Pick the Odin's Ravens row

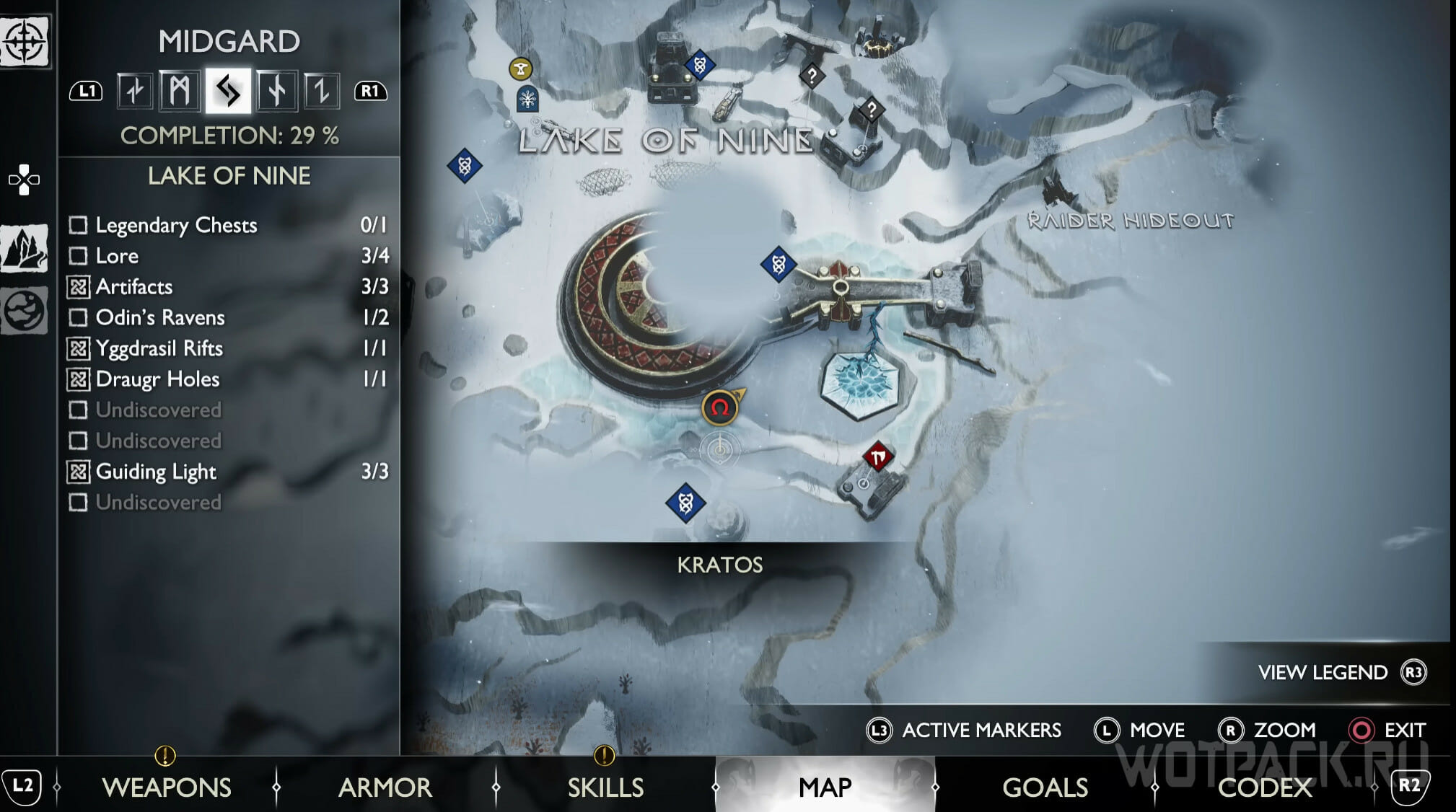[x=228, y=317]
